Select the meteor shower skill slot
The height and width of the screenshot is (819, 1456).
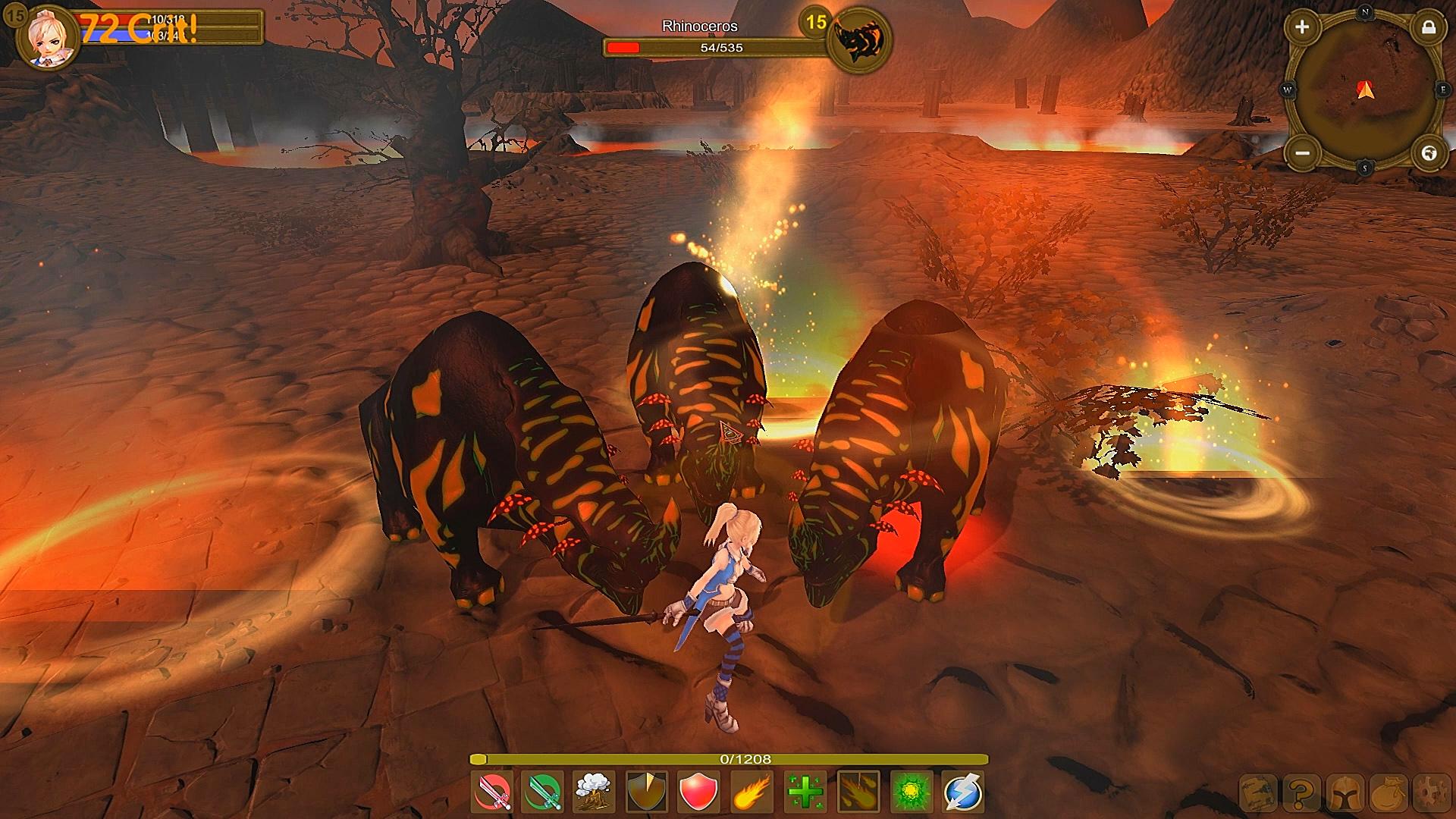click(x=858, y=792)
